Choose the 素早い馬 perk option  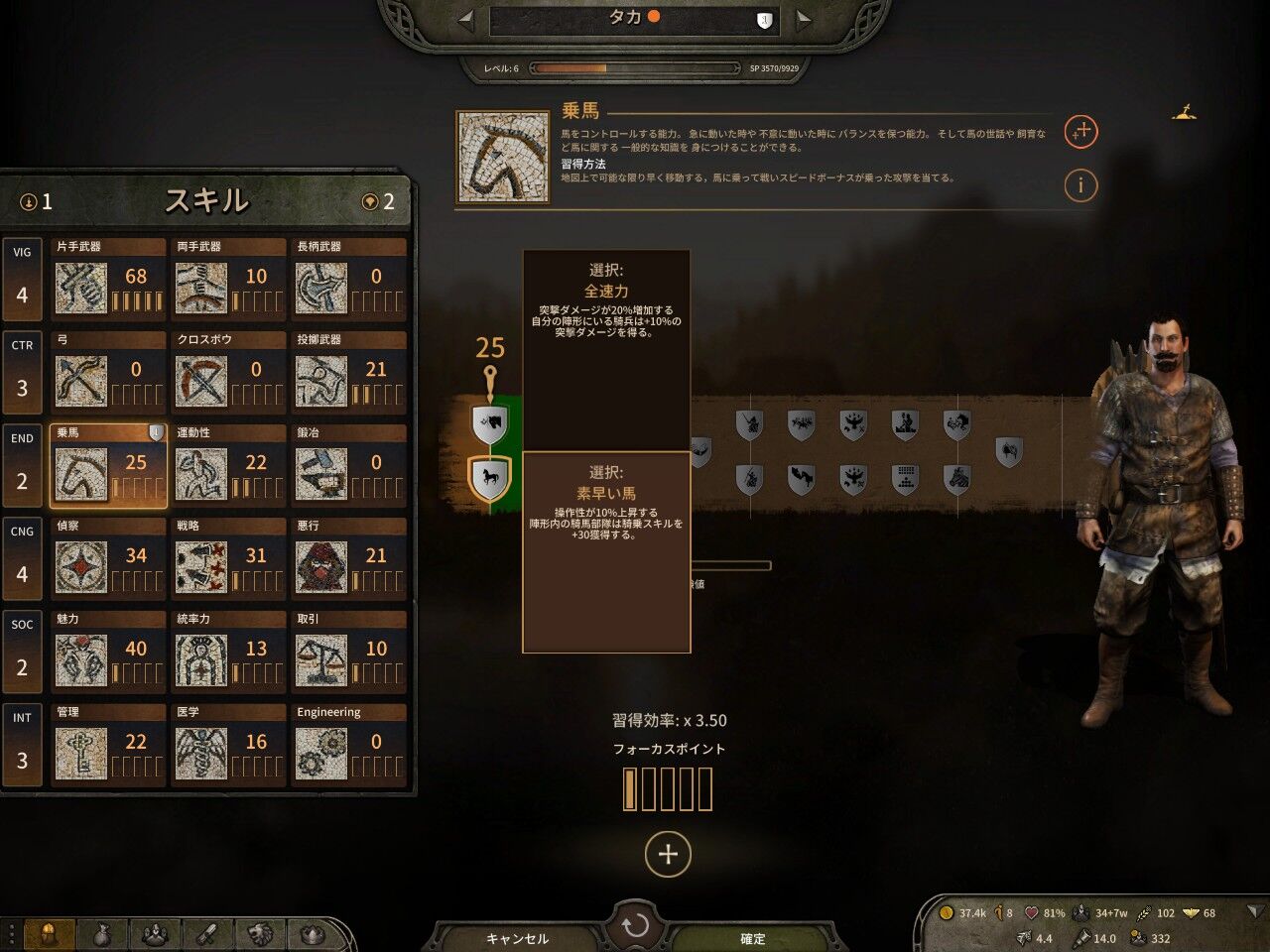[x=606, y=551]
